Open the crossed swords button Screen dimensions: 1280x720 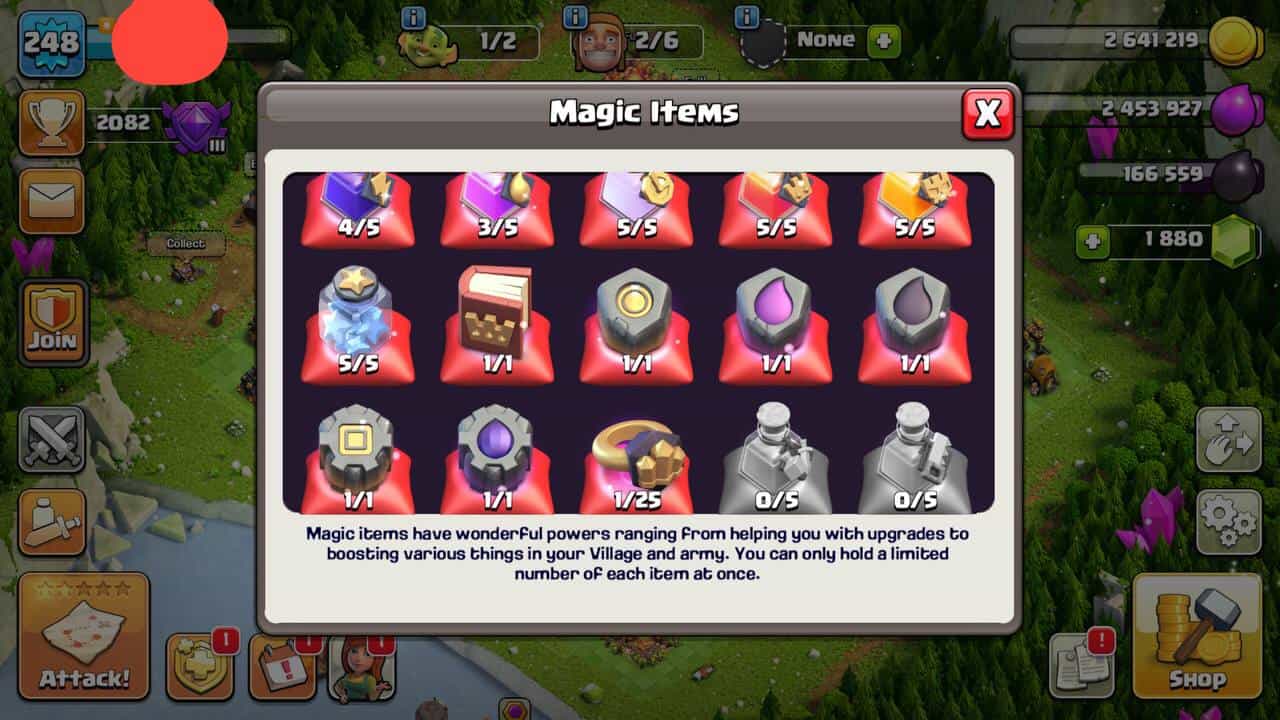pyautogui.click(x=52, y=440)
